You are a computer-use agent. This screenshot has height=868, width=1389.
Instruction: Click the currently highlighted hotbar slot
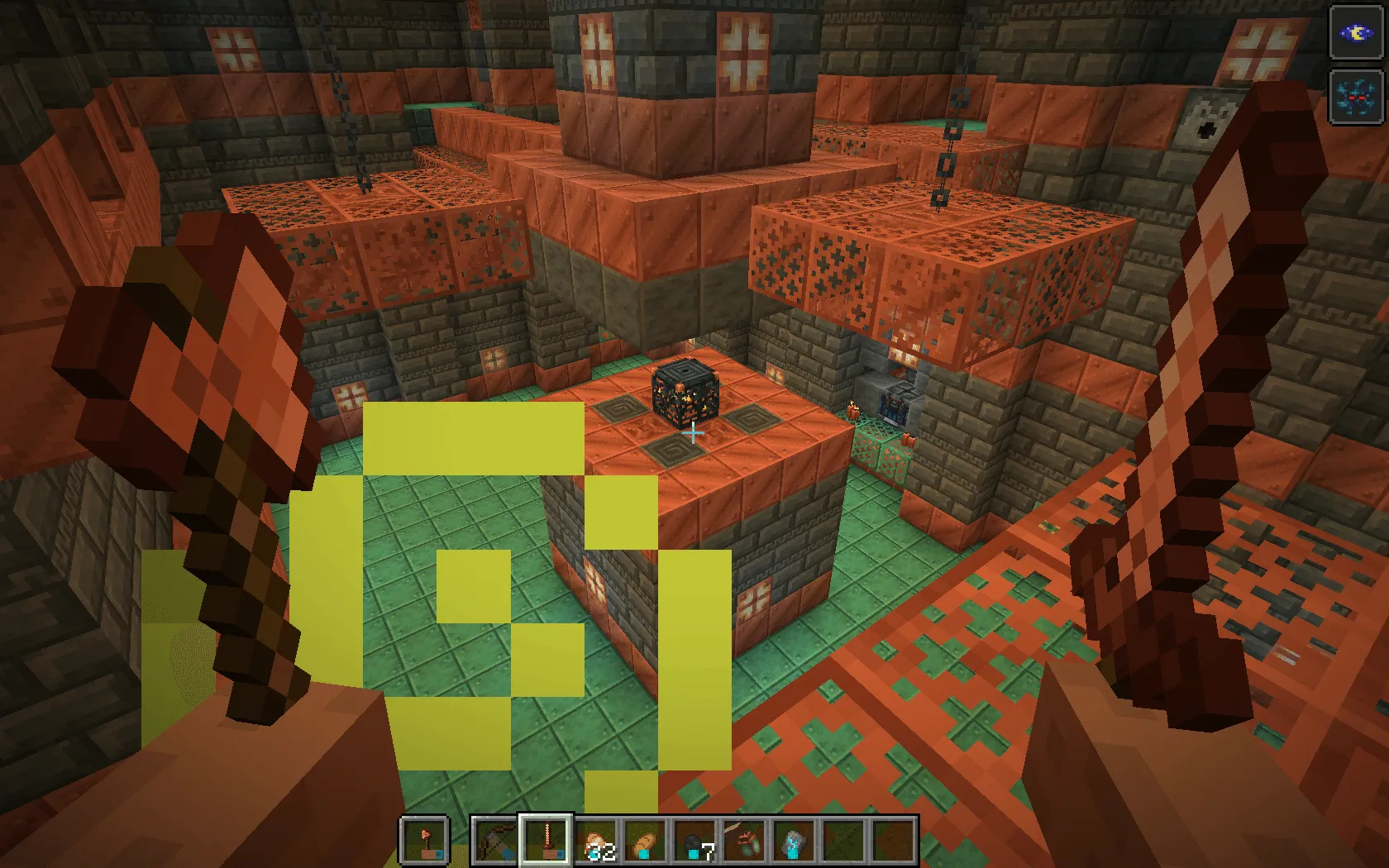(547, 842)
